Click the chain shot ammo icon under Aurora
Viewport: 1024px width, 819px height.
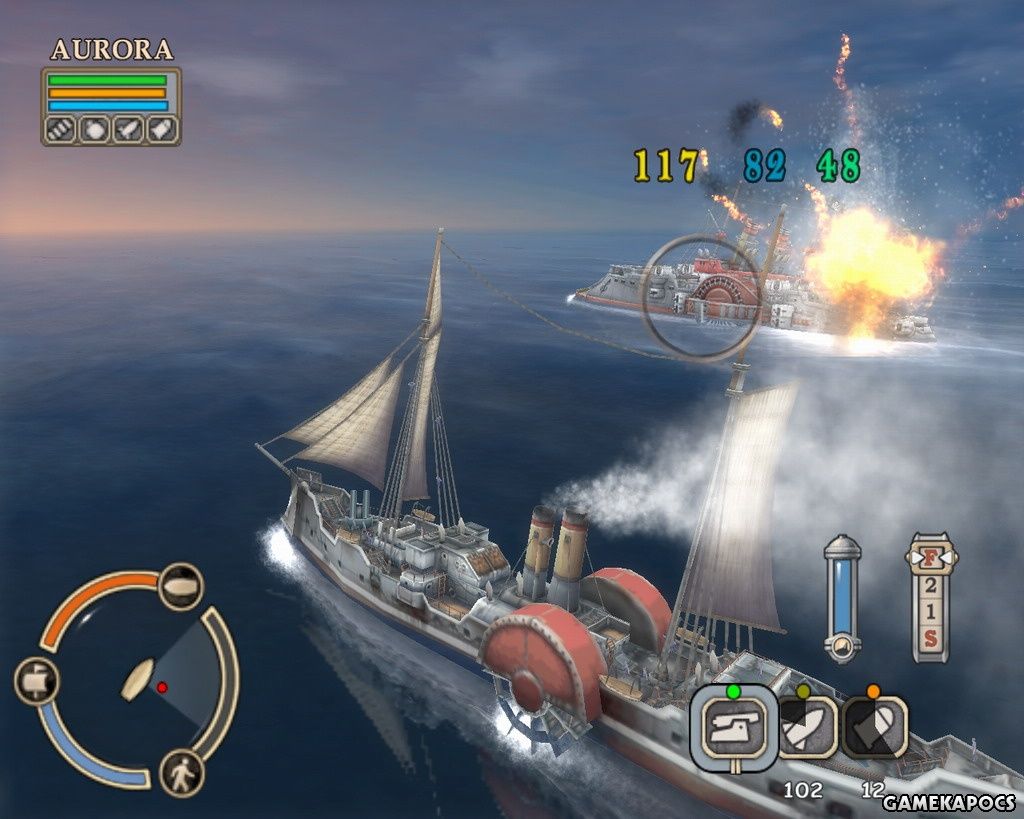point(61,129)
